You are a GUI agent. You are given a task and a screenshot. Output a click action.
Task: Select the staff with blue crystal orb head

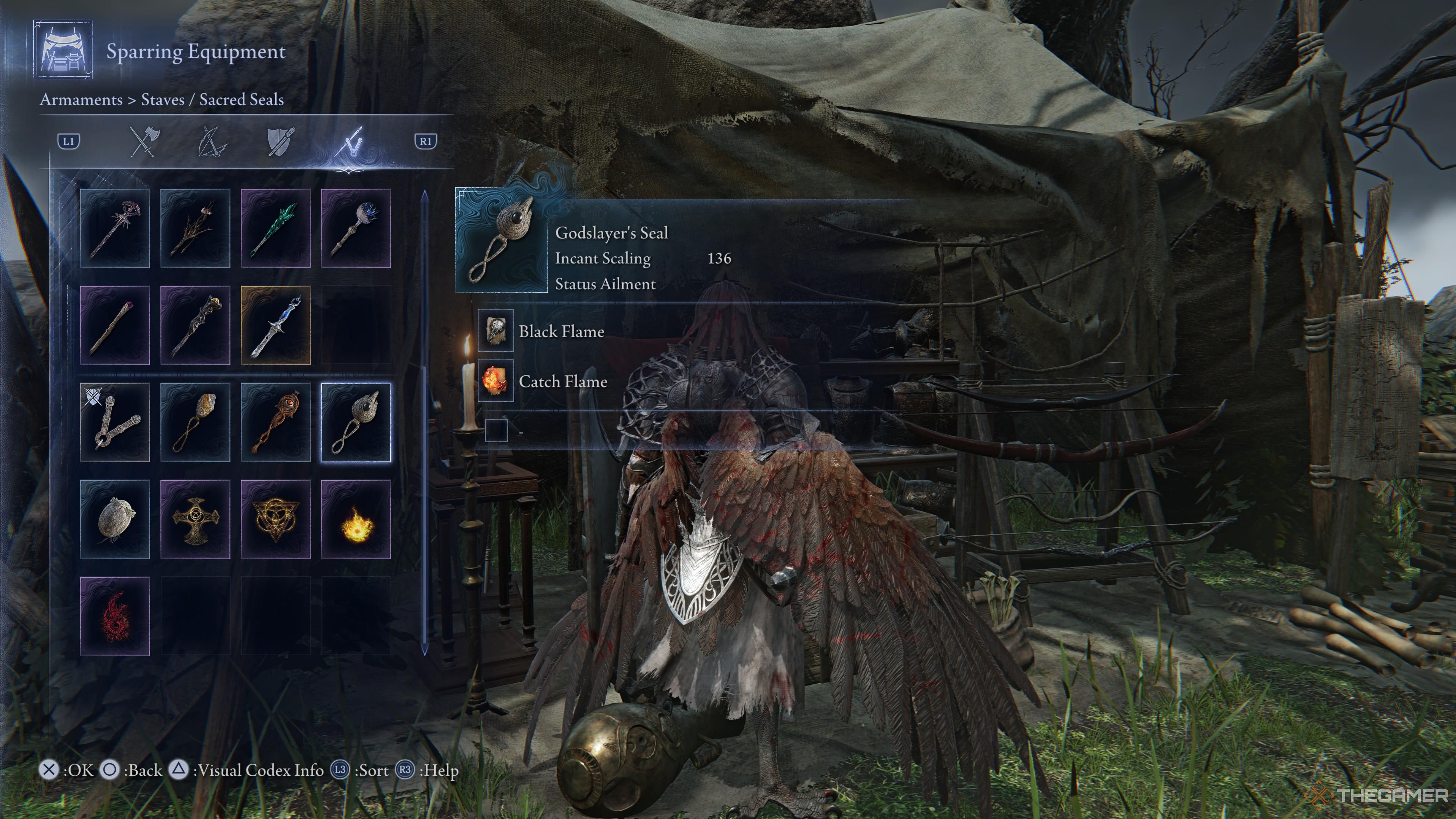356,228
